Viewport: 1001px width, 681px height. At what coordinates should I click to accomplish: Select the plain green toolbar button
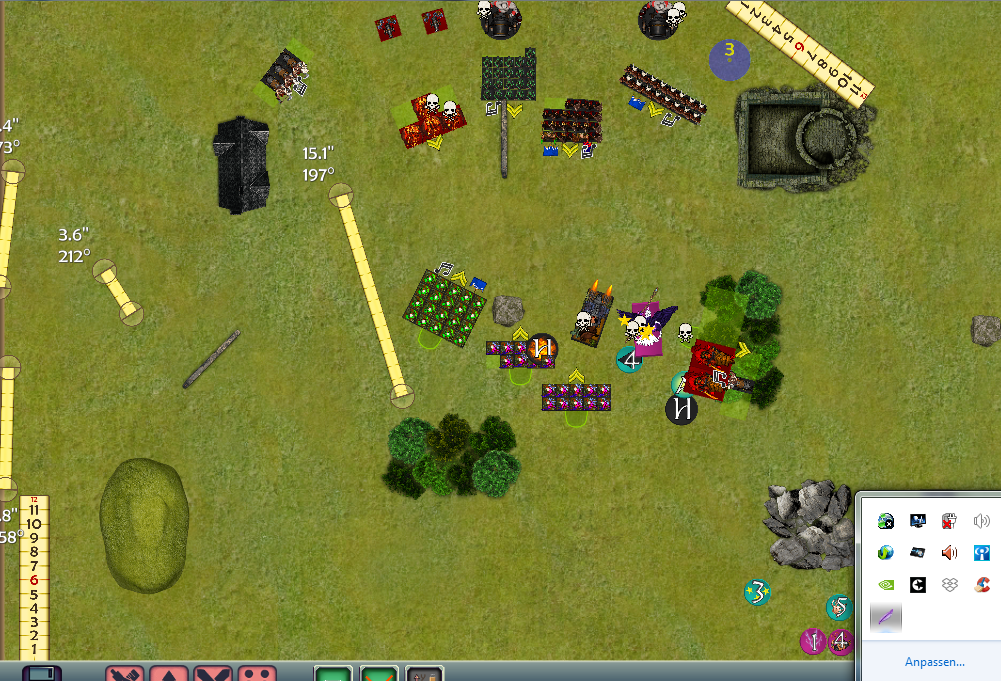333,674
